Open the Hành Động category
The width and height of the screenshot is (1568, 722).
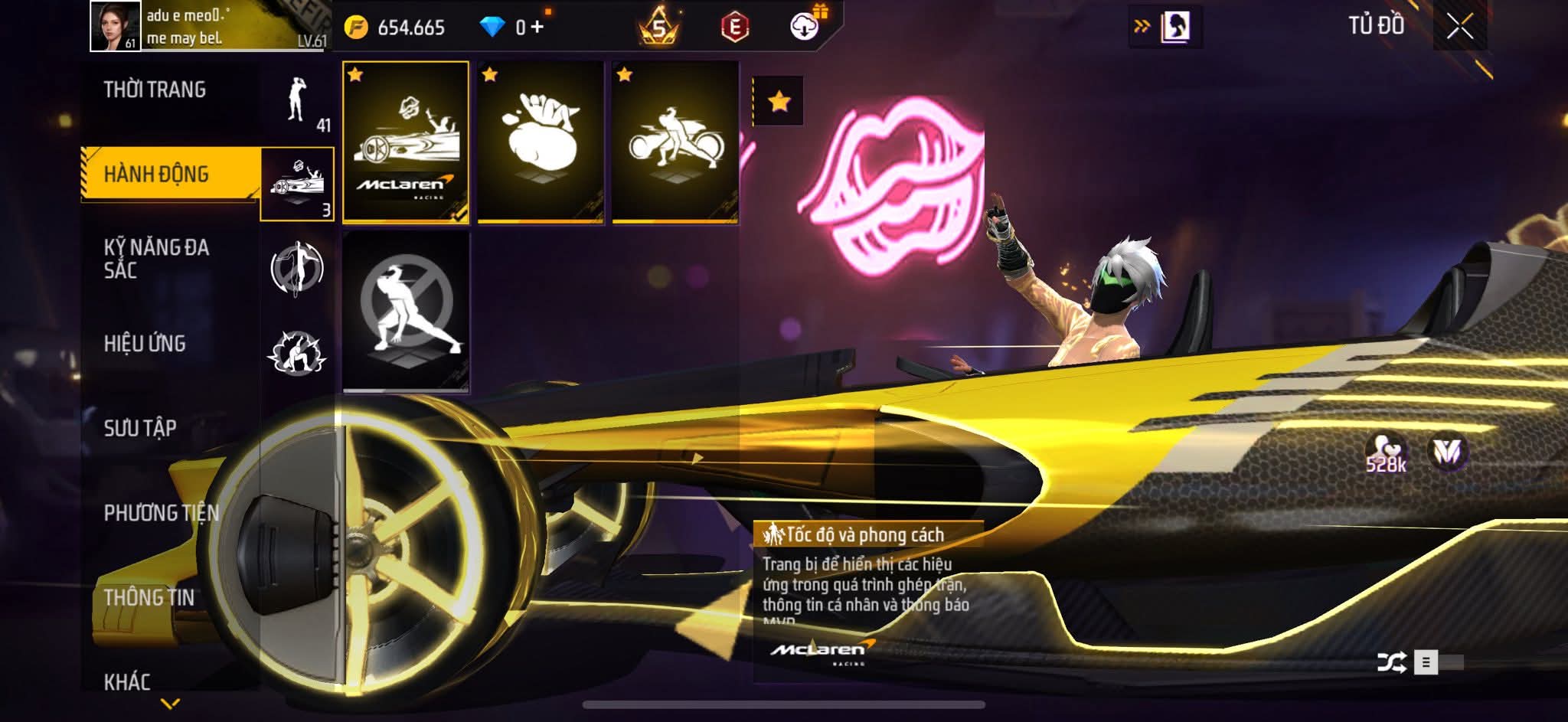pyautogui.click(x=156, y=175)
